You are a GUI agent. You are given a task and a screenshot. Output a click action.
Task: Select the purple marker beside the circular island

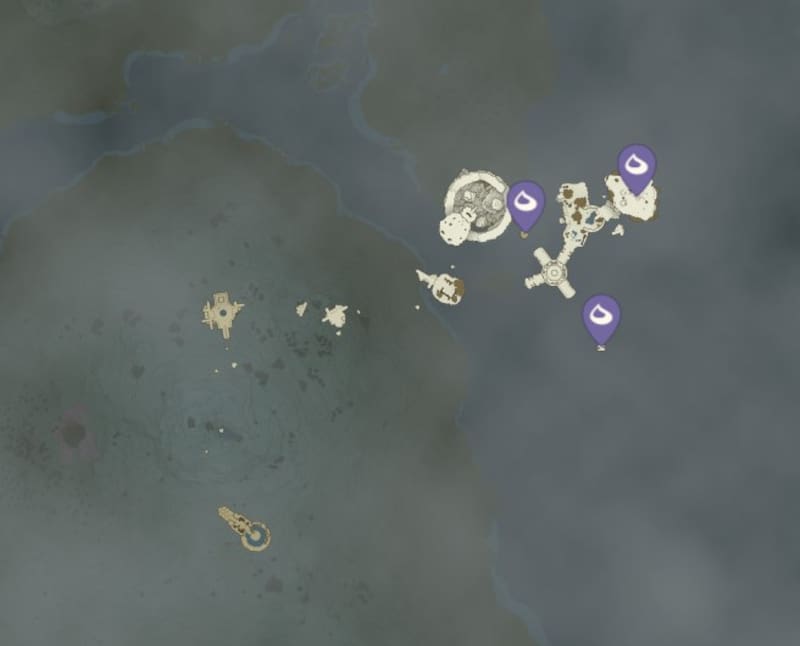tap(525, 203)
